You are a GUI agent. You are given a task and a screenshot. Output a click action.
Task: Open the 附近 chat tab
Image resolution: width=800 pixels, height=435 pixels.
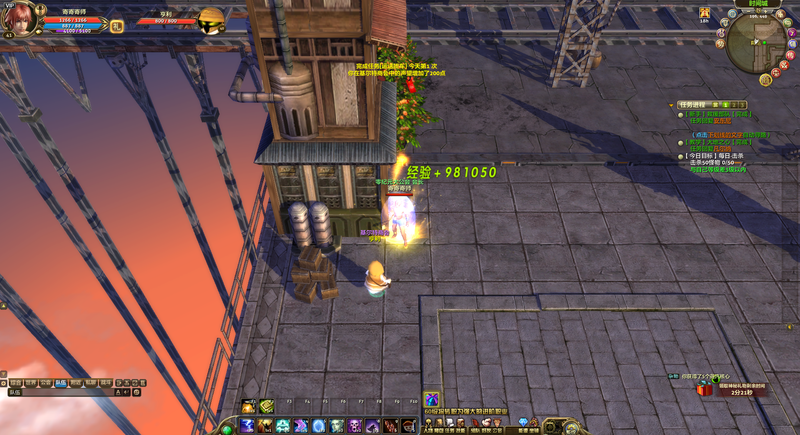point(75,382)
